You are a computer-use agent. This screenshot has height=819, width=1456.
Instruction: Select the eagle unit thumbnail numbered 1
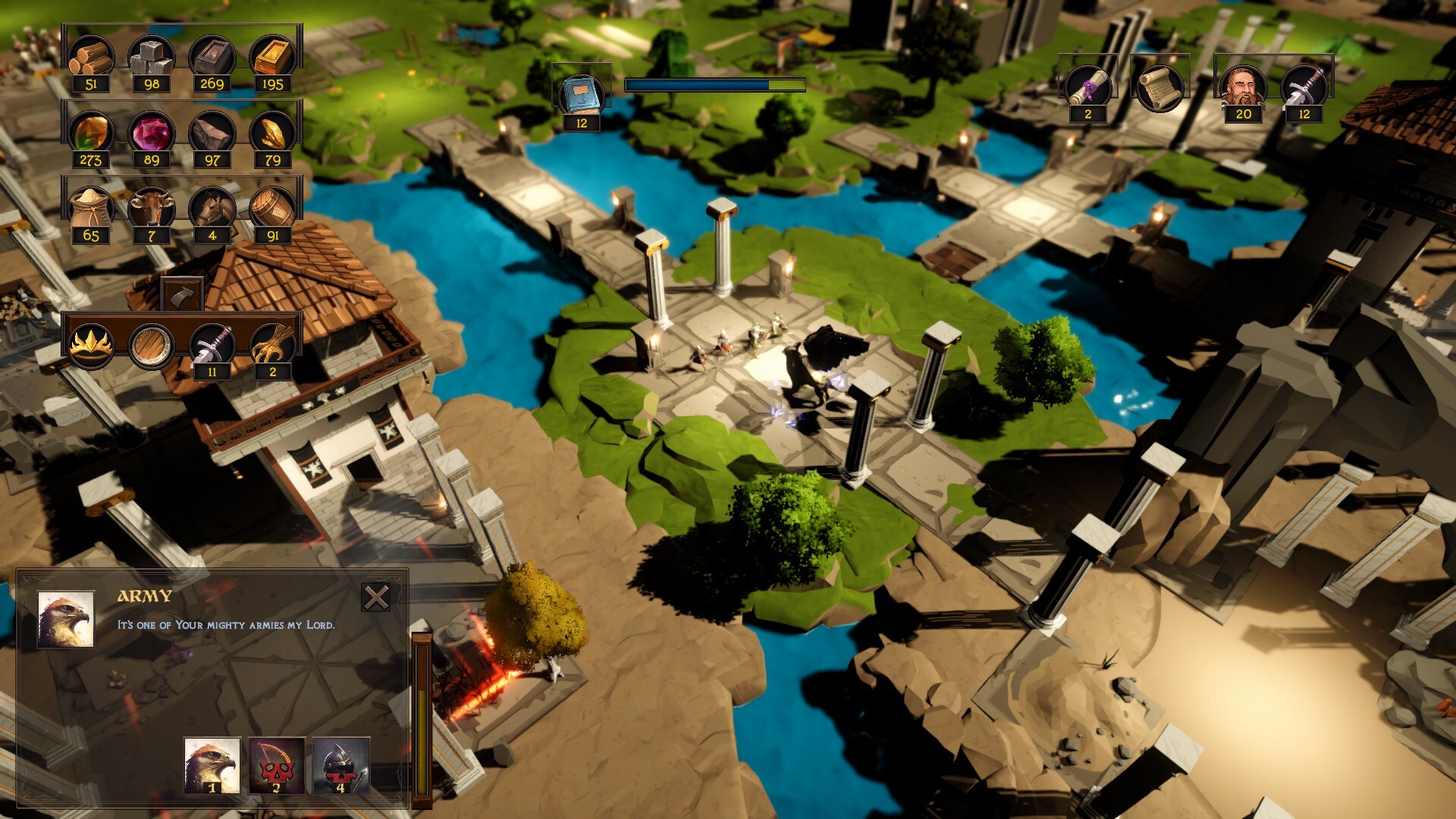[x=212, y=765]
